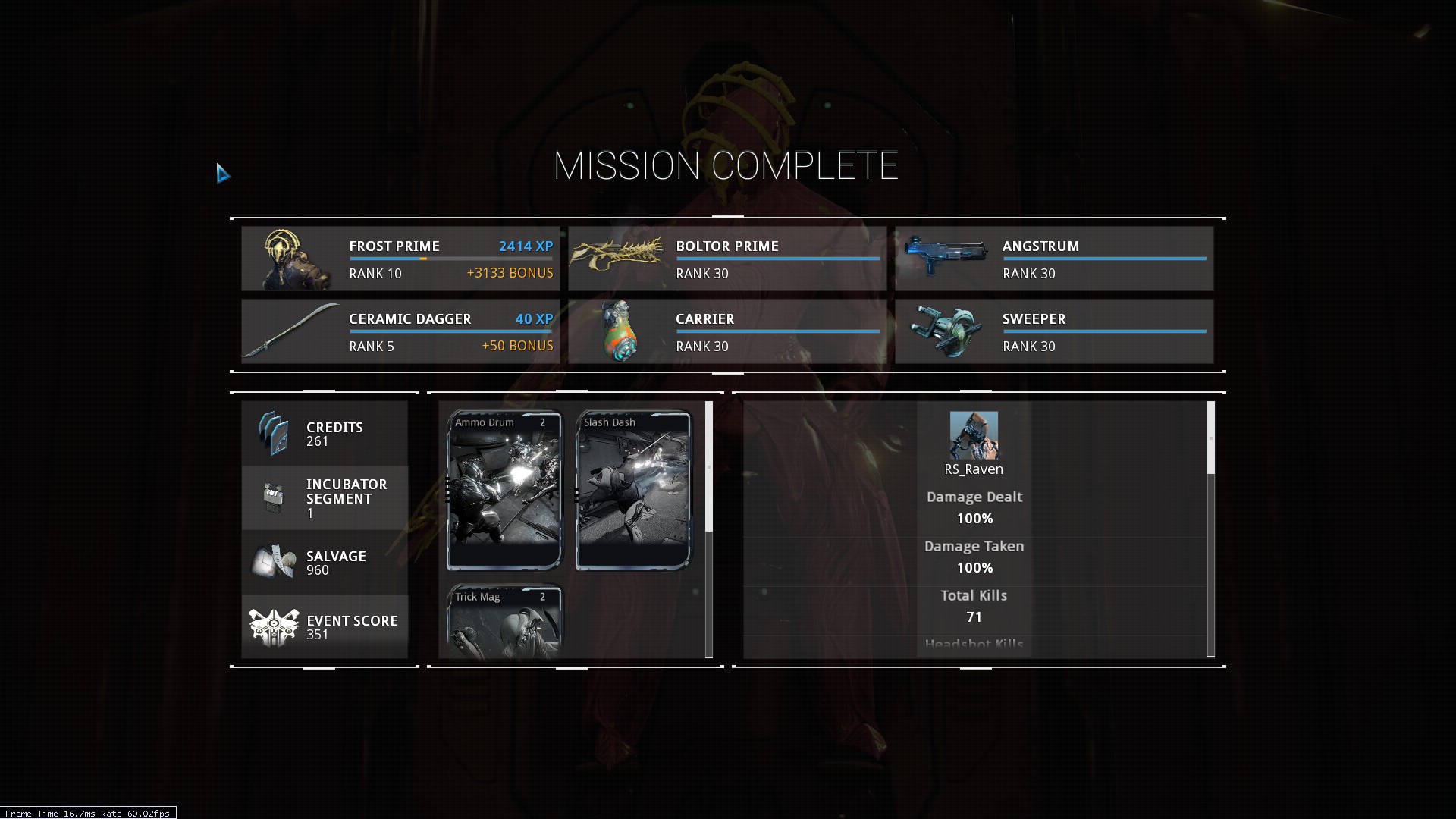Click the player stats panel scrollbar
This screenshot has width=1456, height=819.
click(1210, 438)
